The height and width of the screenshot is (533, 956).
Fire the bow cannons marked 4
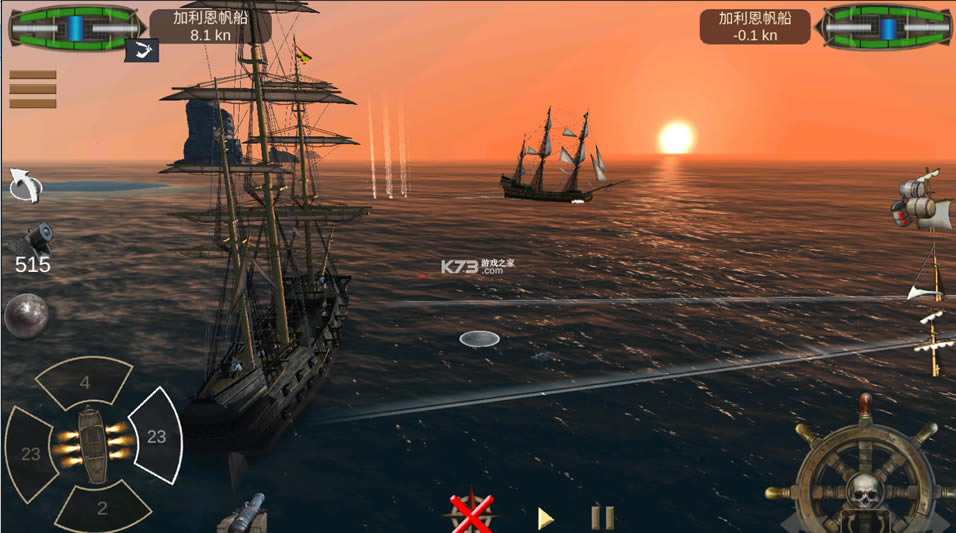86,381
